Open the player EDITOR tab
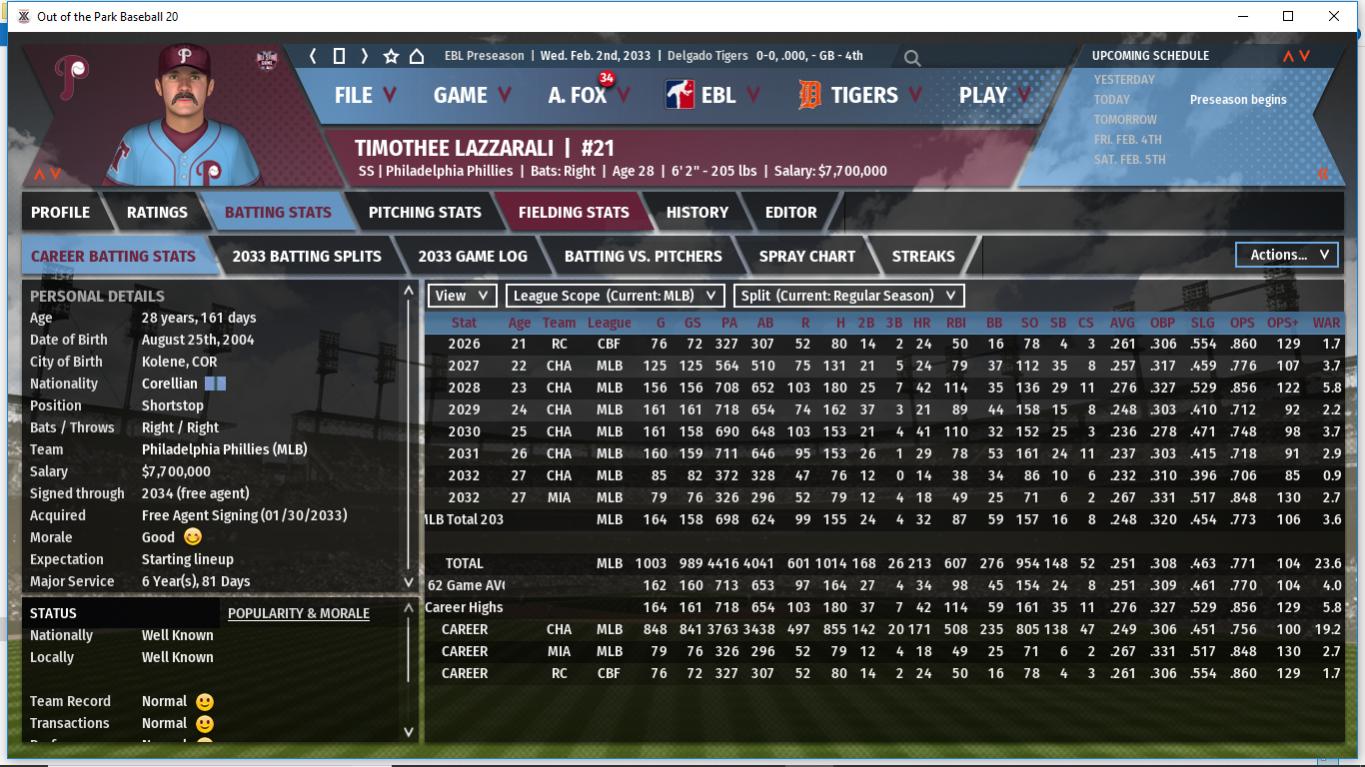This screenshot has height=767, width=1365. pos(791,212)
